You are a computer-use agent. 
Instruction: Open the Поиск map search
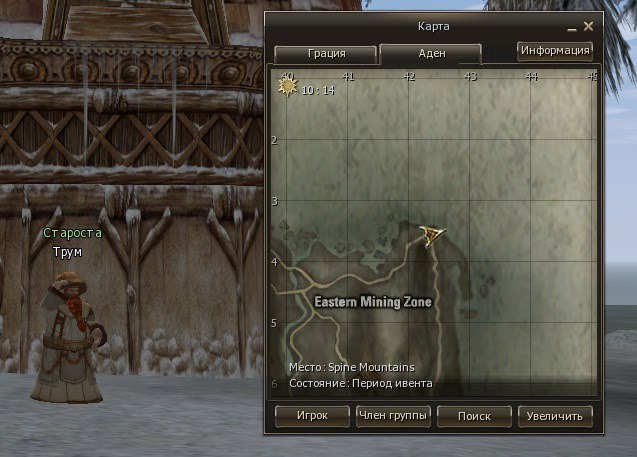coord(474,415)
